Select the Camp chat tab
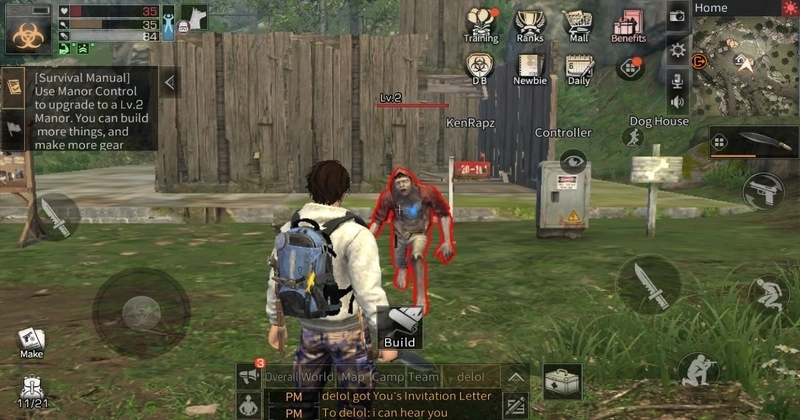The image size is (800, 420). pyautogui.click(x=388, y=377)
